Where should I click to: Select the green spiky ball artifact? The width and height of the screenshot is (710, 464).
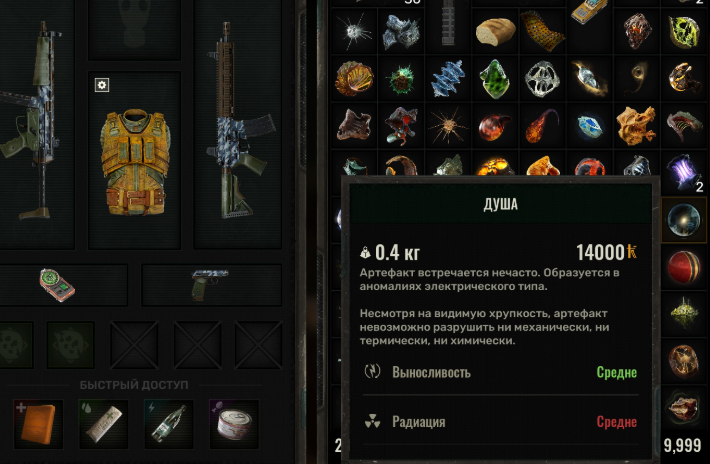400,76
